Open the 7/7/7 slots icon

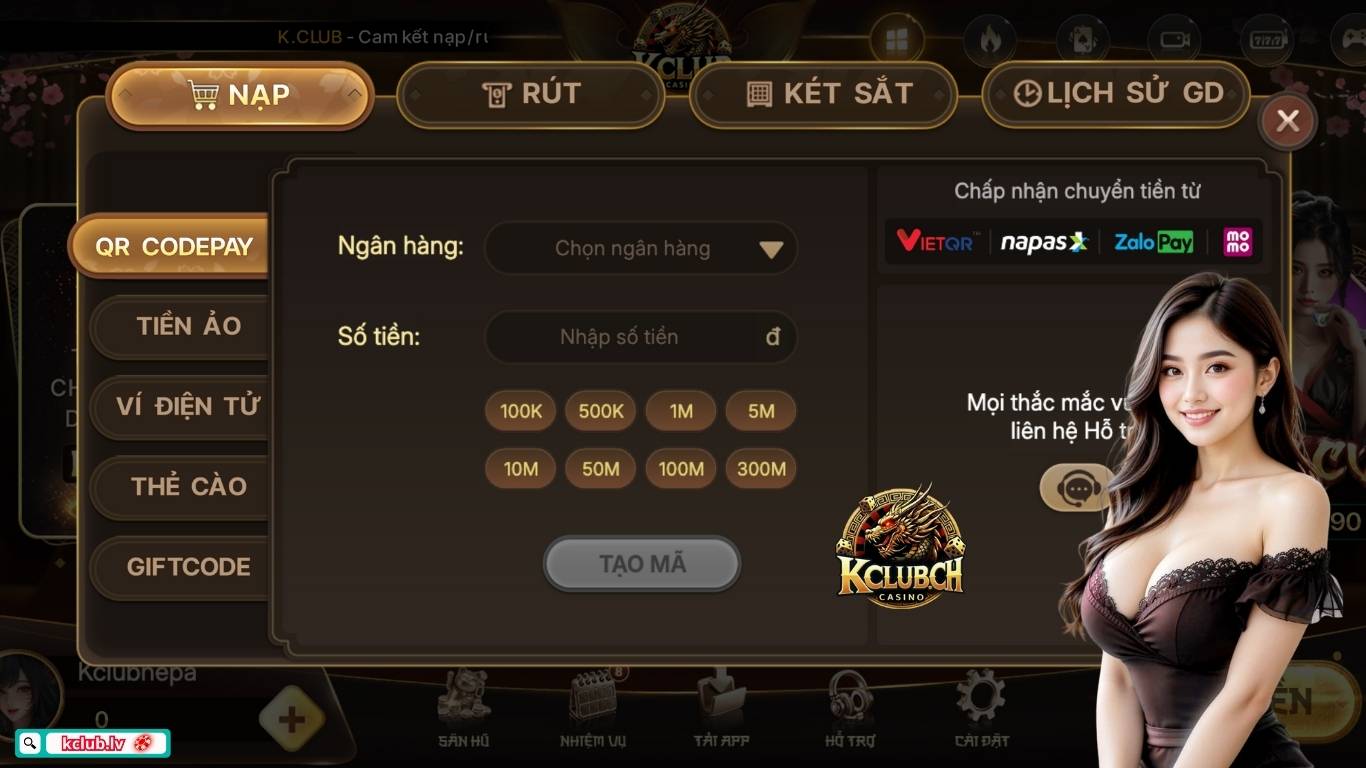[1266, 40]
